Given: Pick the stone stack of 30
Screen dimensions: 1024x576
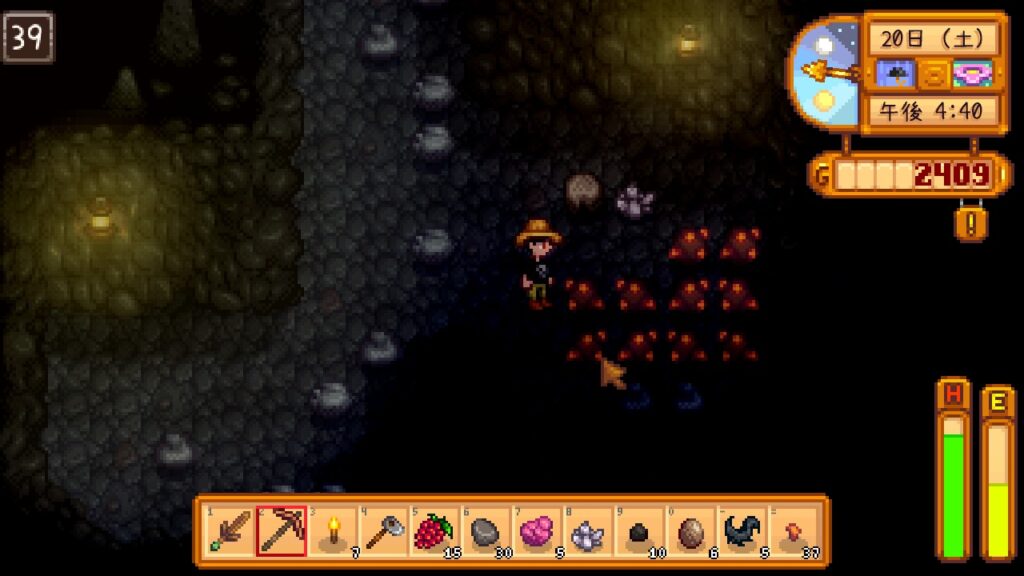Looking at the screenshot, I should coord(486,531).
